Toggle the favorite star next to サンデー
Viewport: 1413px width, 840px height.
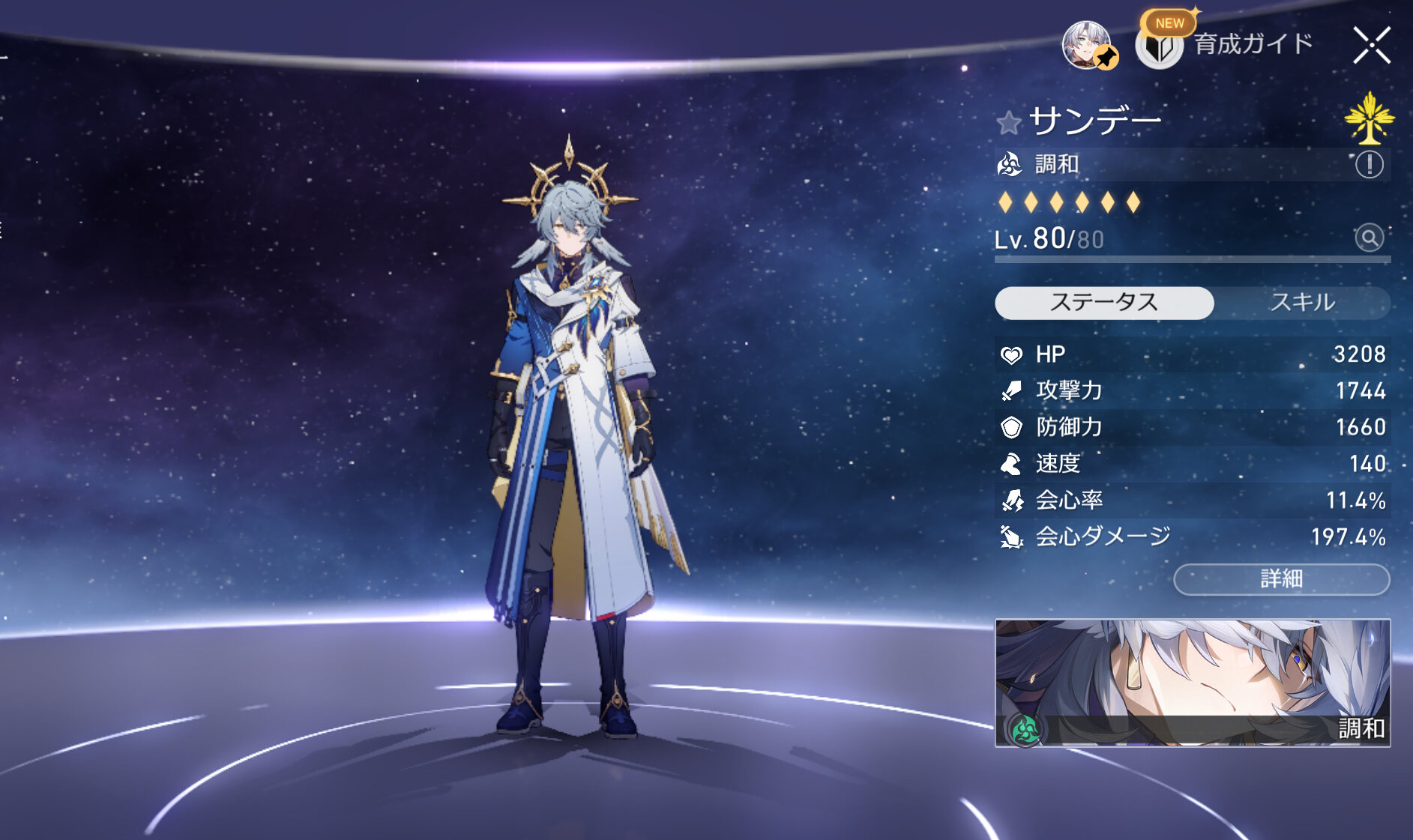(x=1009, y=122)
